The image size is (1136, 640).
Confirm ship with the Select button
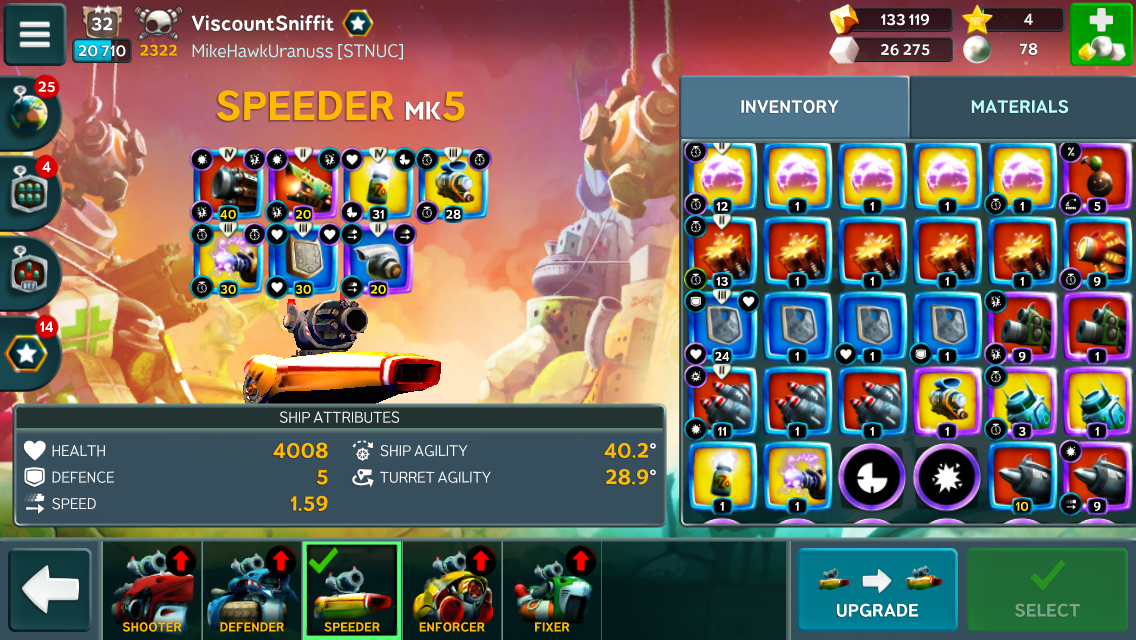pos(1047,589)
